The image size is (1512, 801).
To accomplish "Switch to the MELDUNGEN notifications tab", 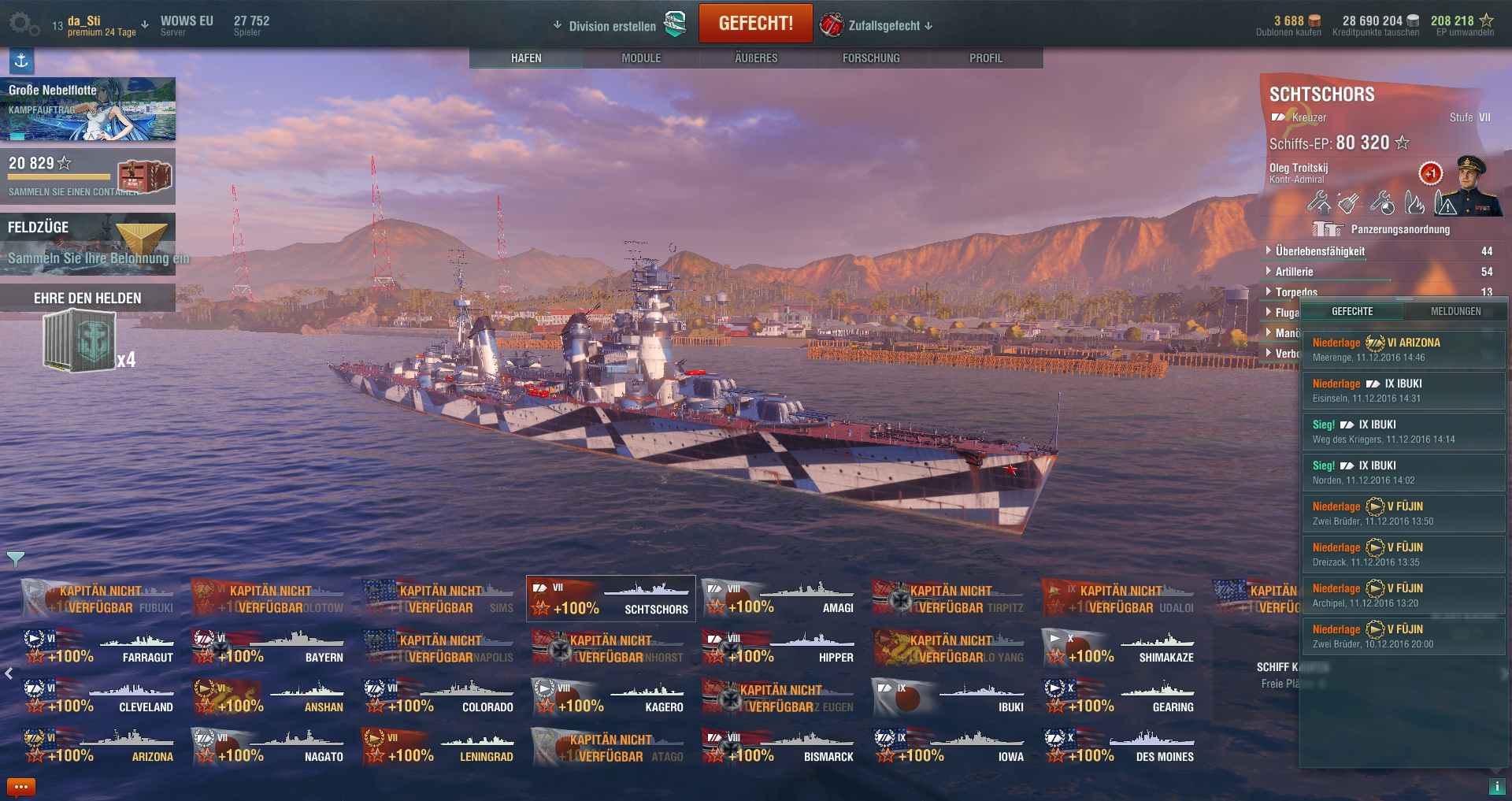I will (1455, 312).
